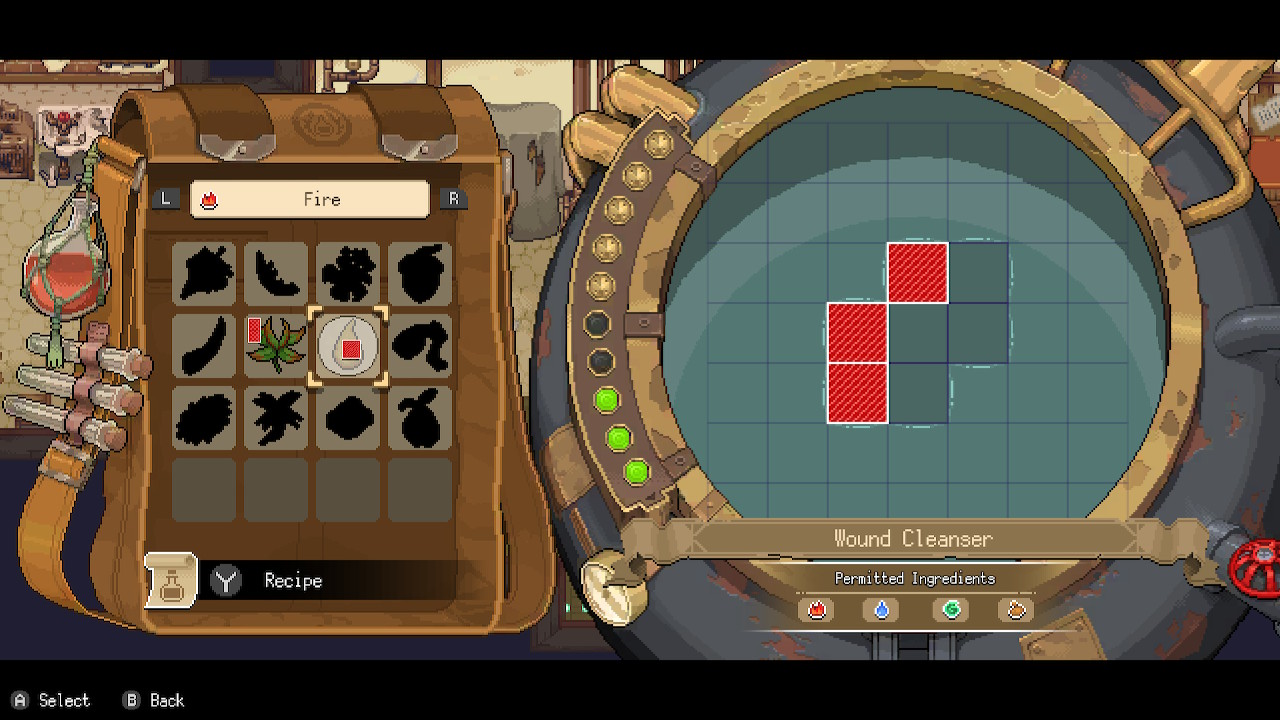This screenshot has height=720, width=1280.
Task: Click the Wound Cleanser potion name banner
Action: pos(913,539)
